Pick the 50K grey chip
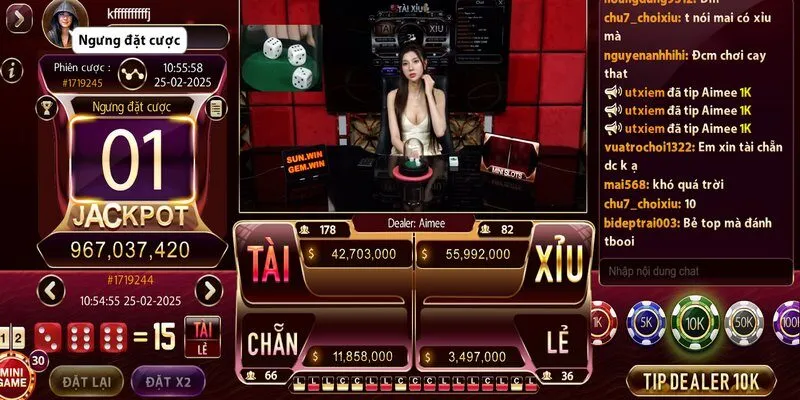Screen dimensions: 800x400 point(744,322)
